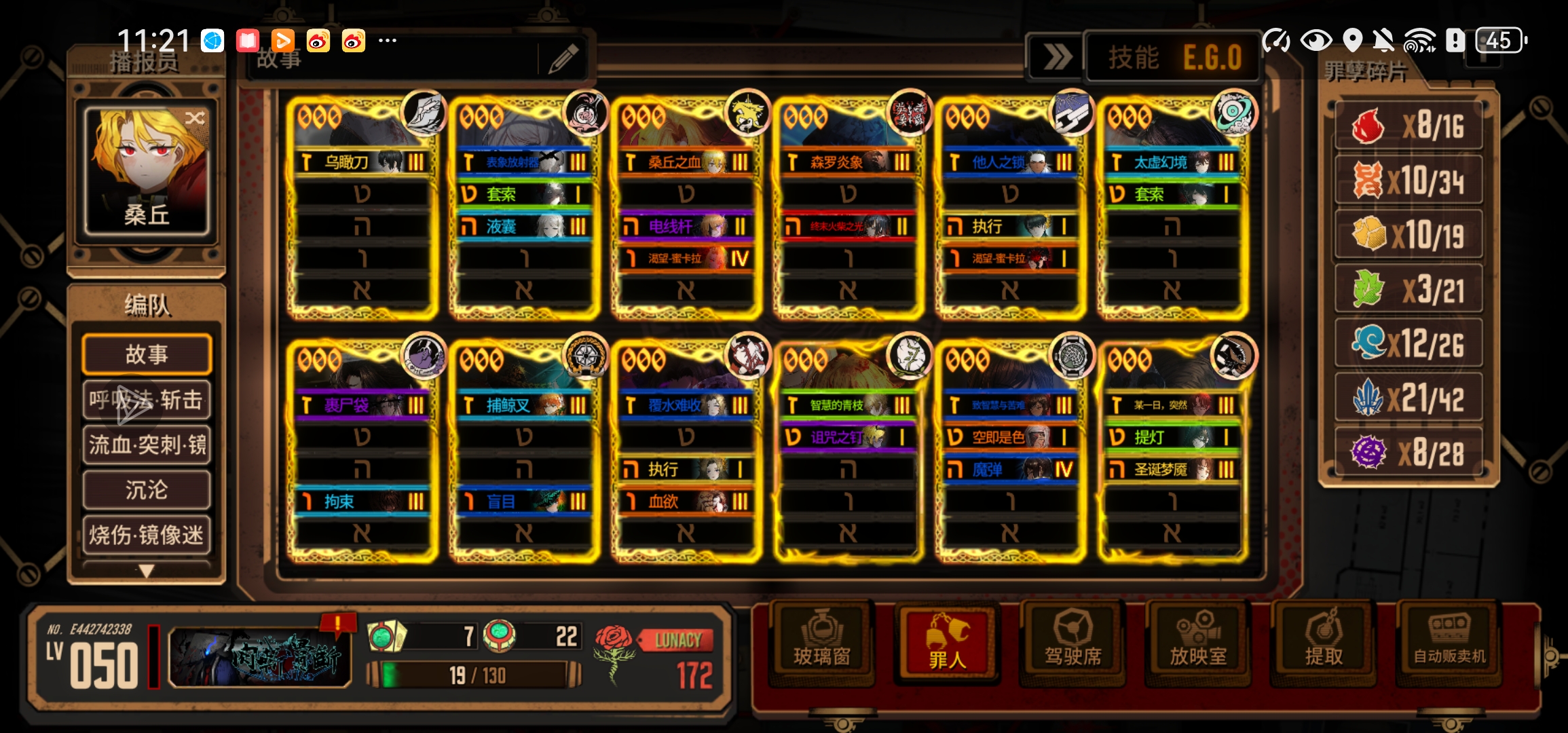Viewport: 1568px width, 733px height.
Task: Open the 自动贩卖机 vending machine
Action: [1449, 642]
